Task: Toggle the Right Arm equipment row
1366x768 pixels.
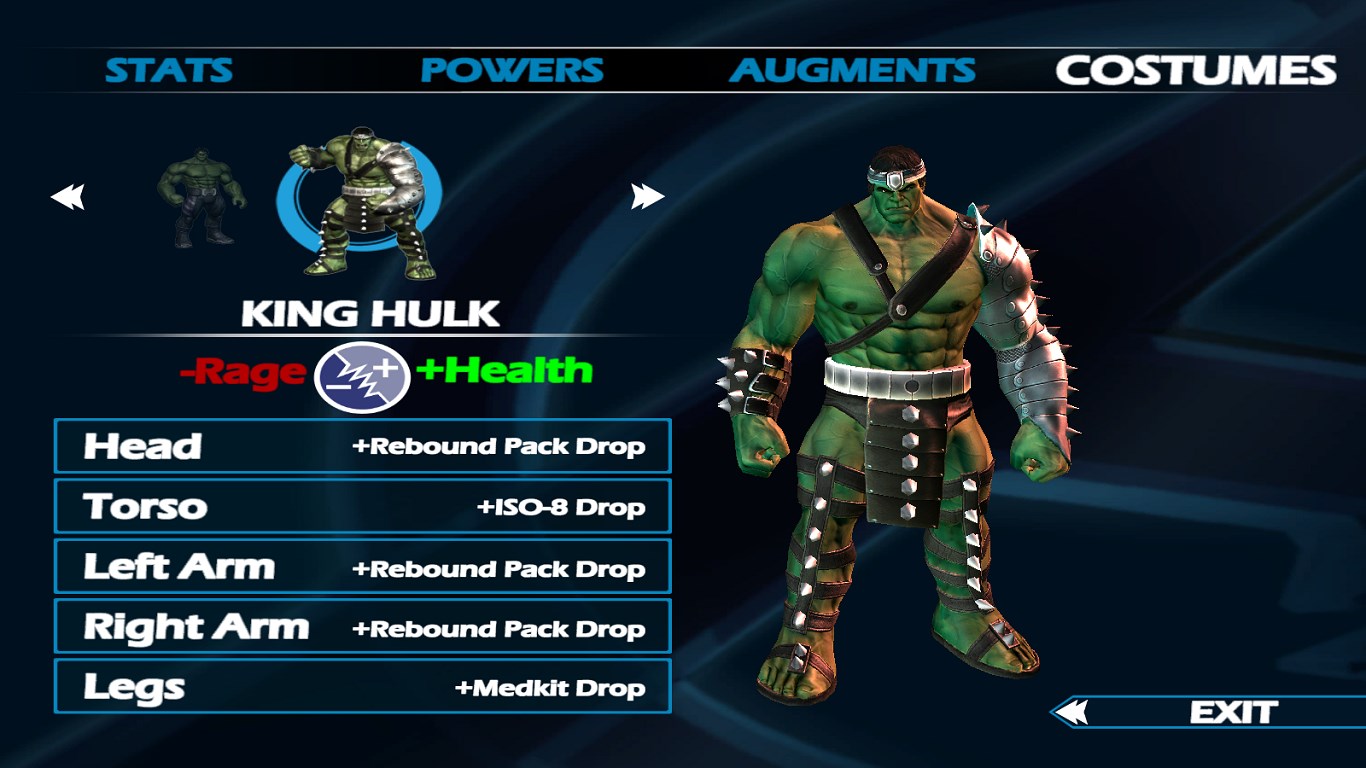Action: [362, 627]
